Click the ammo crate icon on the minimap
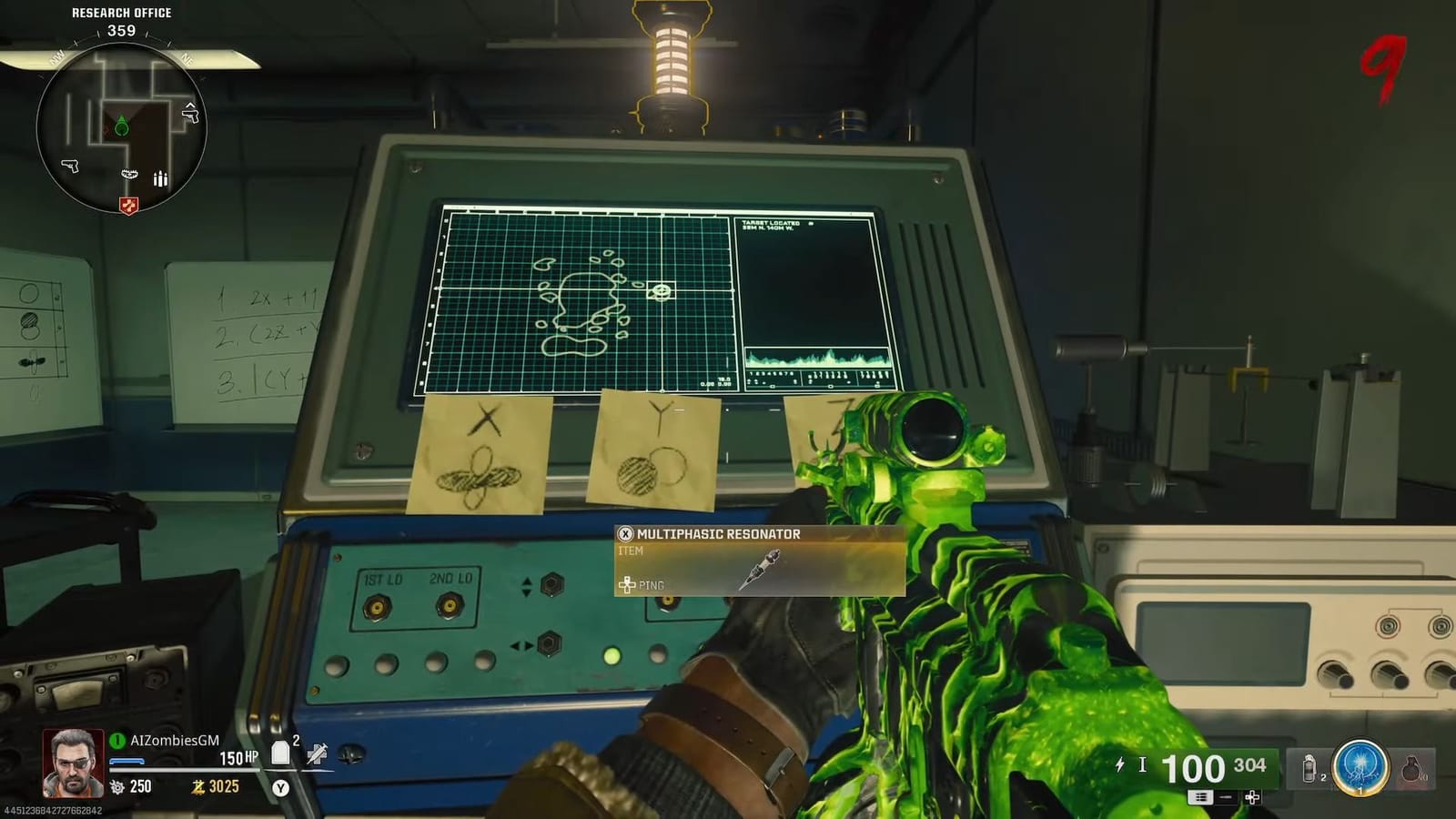The height and width of the screenshot is (819, 1456). (x=160, y=179)
